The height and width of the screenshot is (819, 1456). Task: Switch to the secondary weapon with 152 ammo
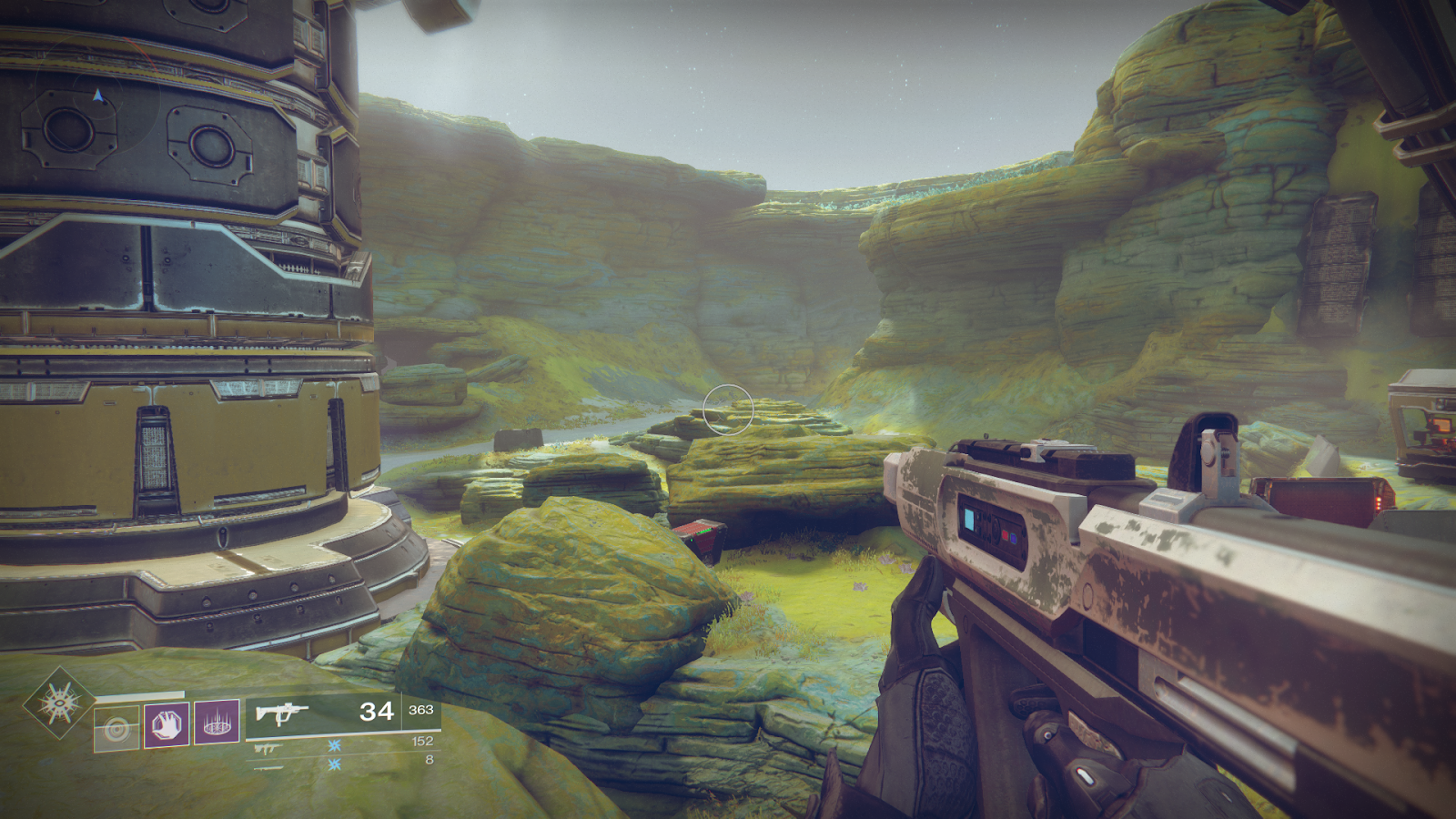click(x=342, y=745)
